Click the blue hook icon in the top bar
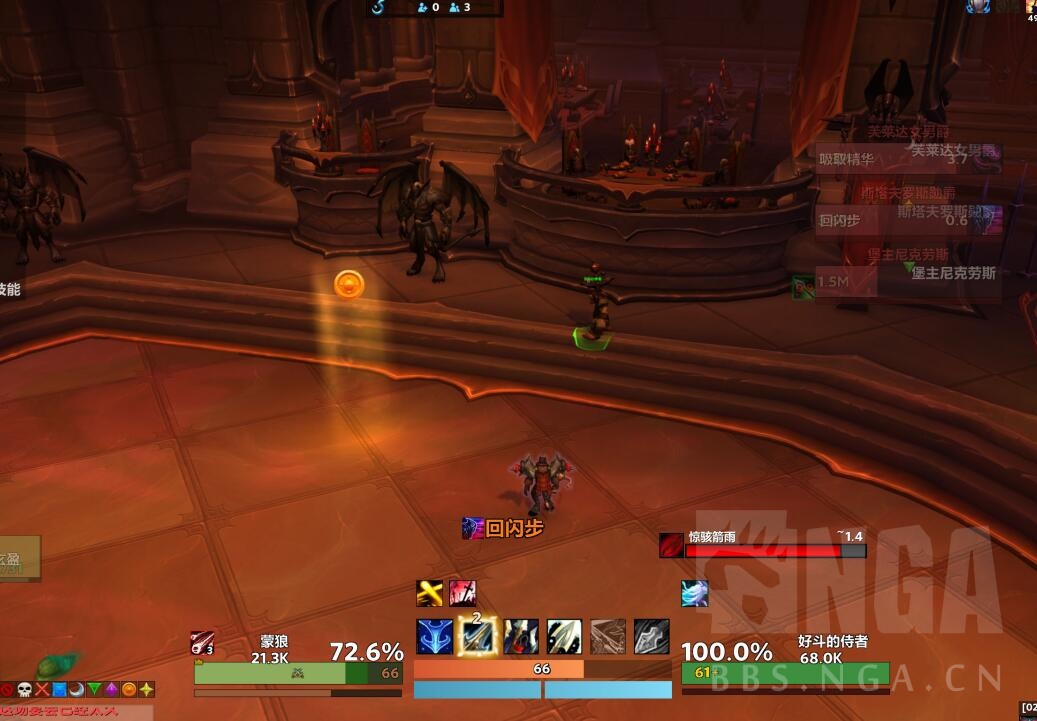 click(x=379, y=7)
